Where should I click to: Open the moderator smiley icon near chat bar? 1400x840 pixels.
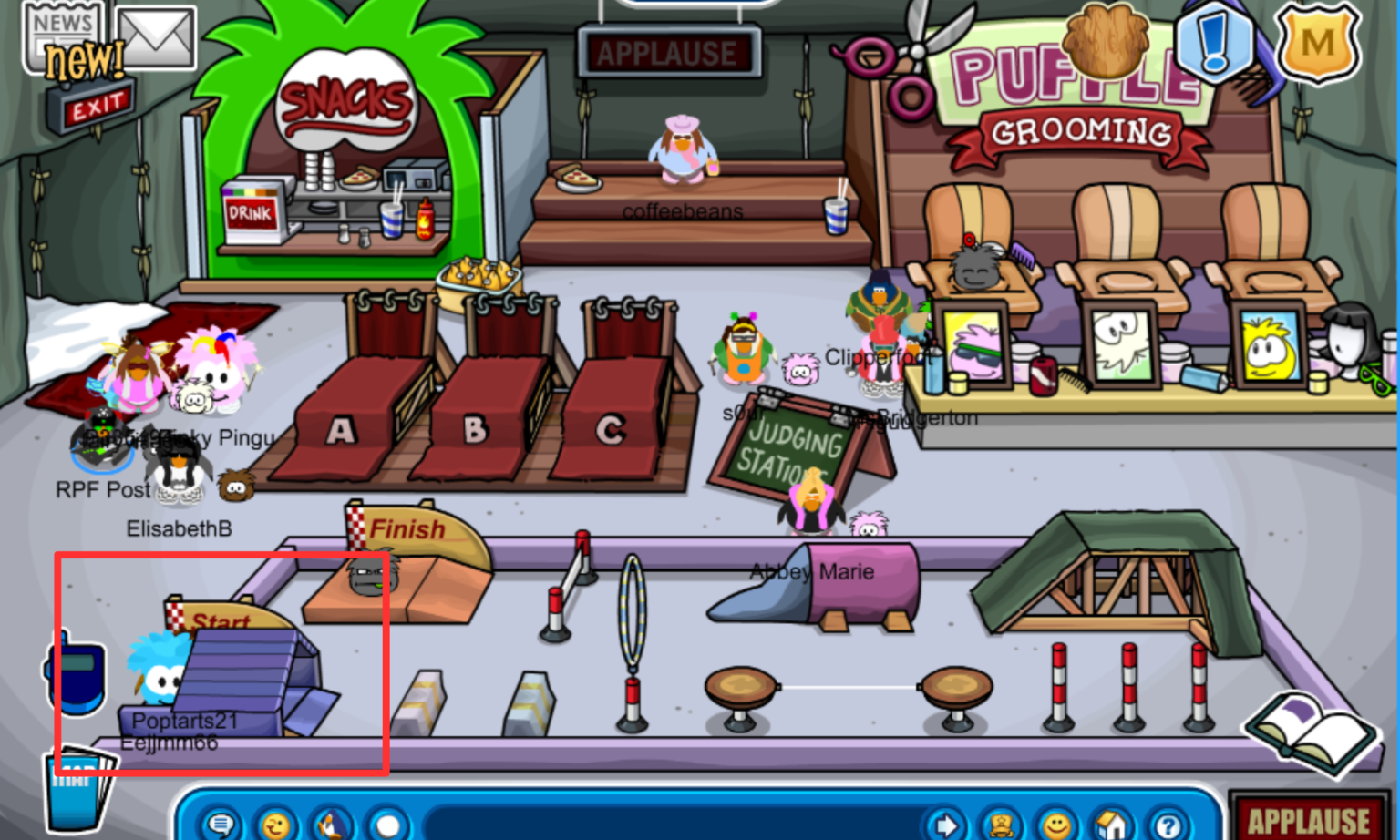(x=1057, y=825)
